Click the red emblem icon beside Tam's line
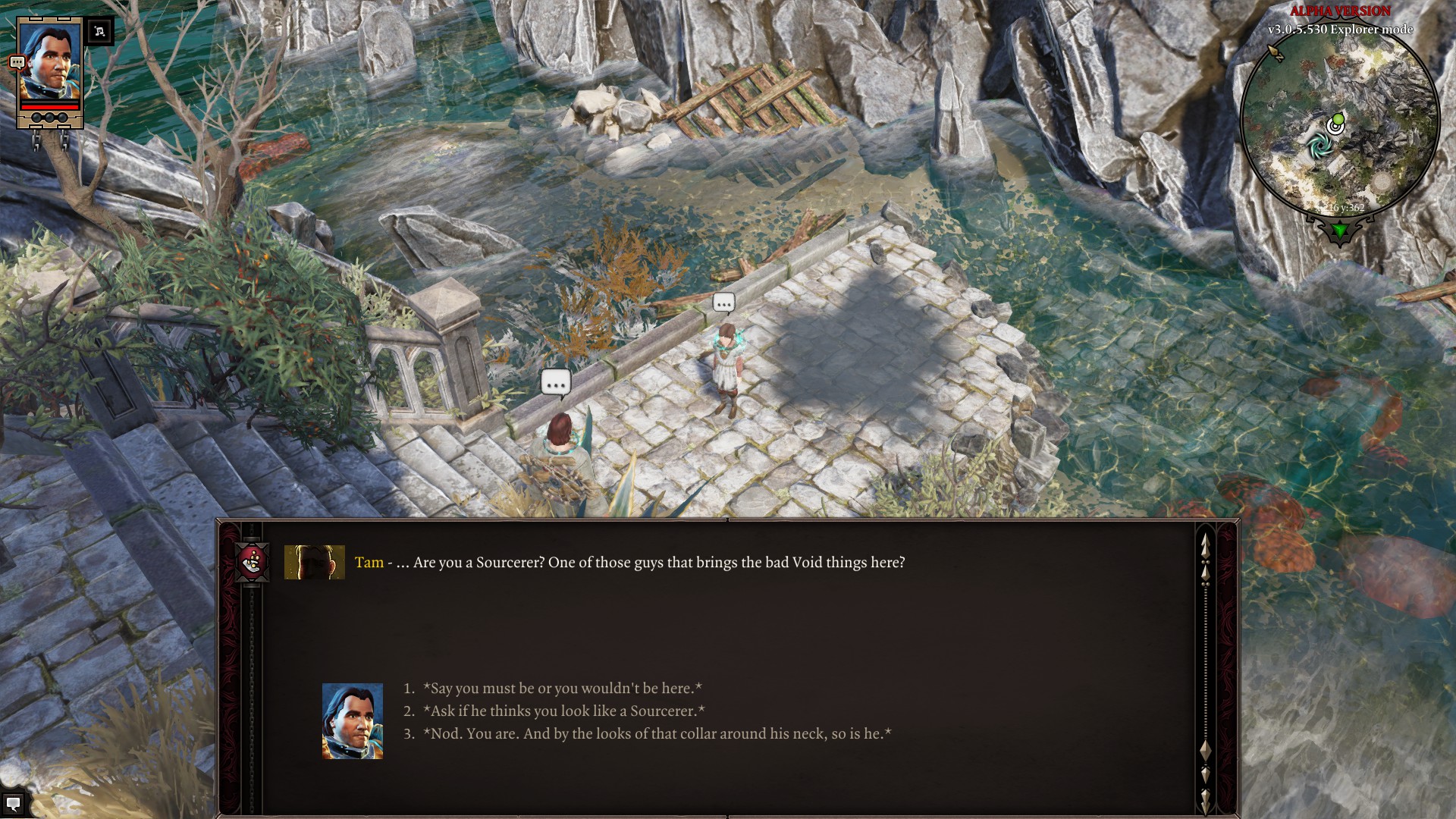Image resolution: width=1456 pixels, height=819 pixels. [x=253, y=562]
